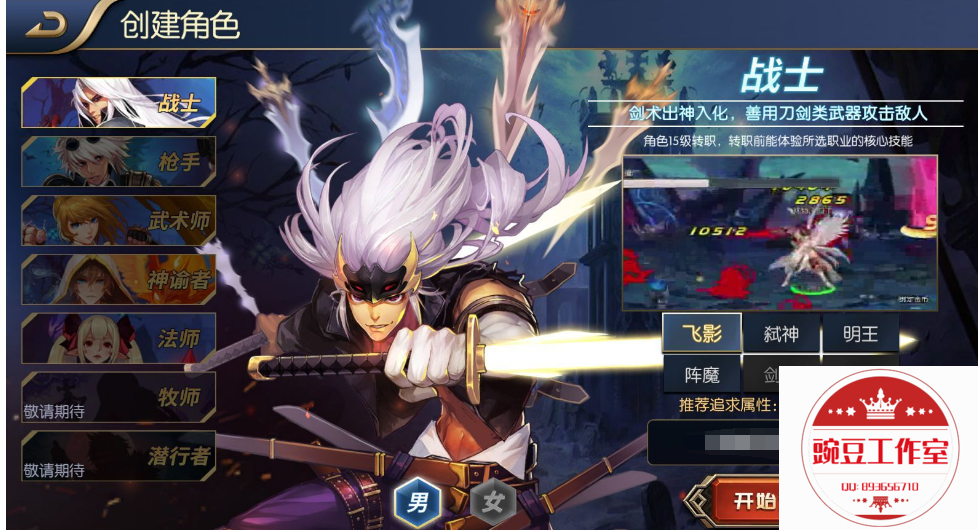Click the 牧师 (Priest) coming-soon class
The width and height of the screenshot is (978, 530).
pos(118,397)
